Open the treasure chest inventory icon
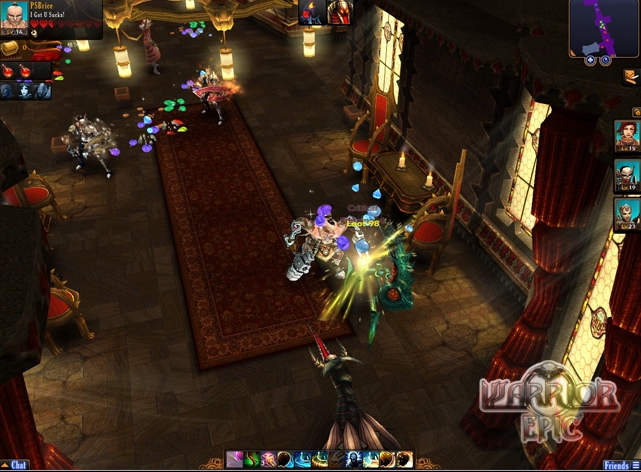Image resolution: width=641 pixels, height=472 pixels. [x=9, y=47]
